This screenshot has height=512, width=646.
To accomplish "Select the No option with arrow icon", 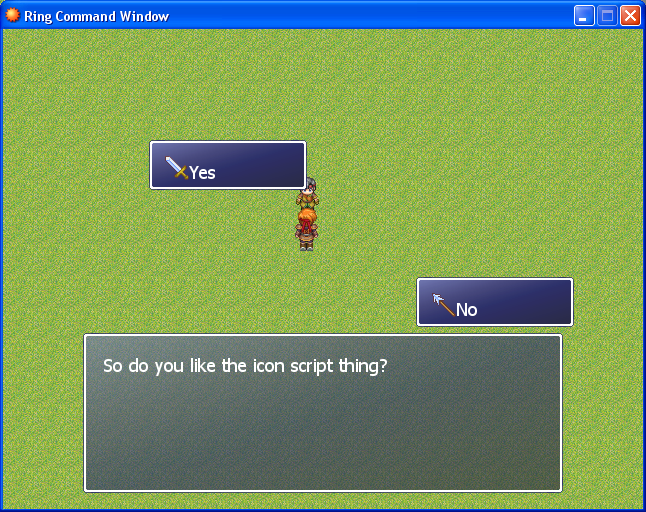I will click(x=494, y=303).
